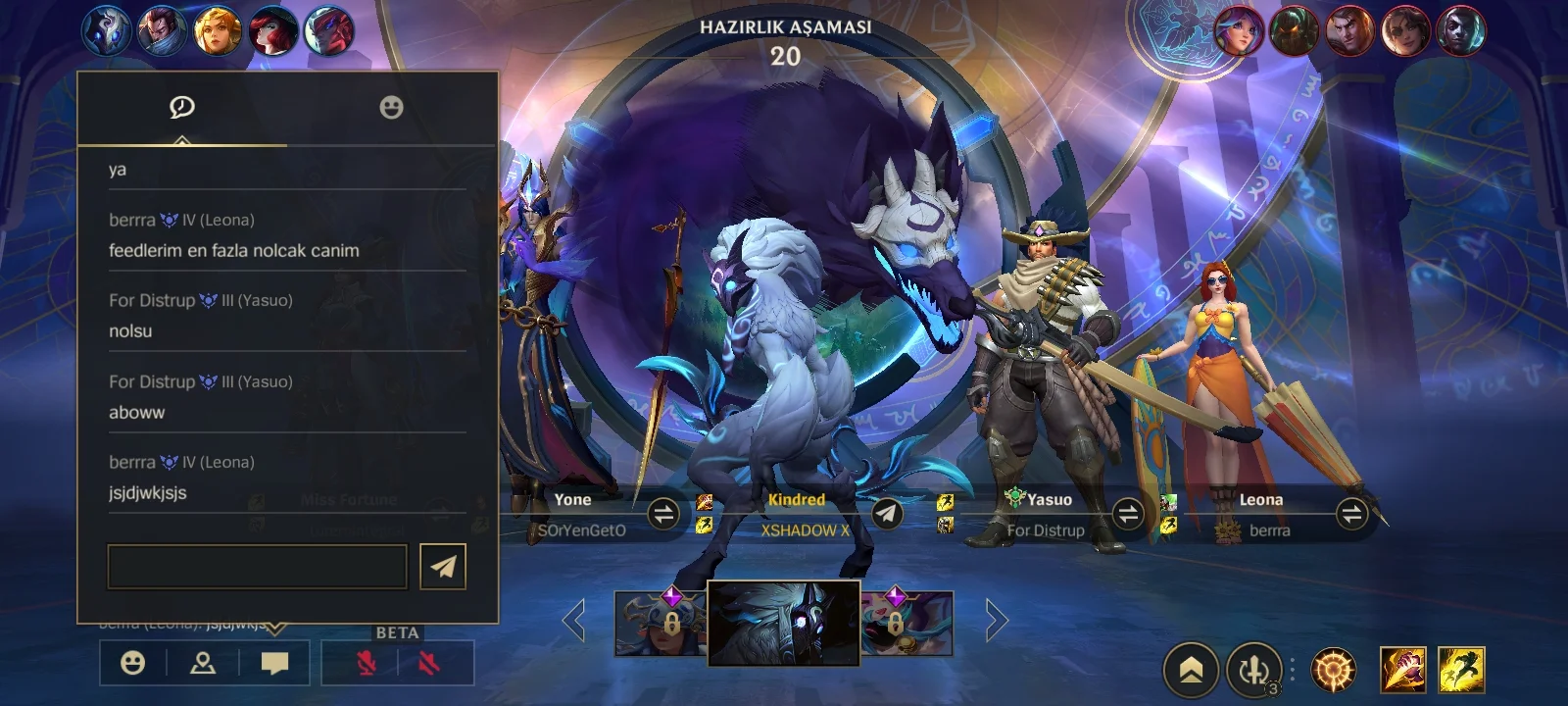Request swap with Yasuo player
This screenshot has height=706, width=1568.
click(1128, 514)
